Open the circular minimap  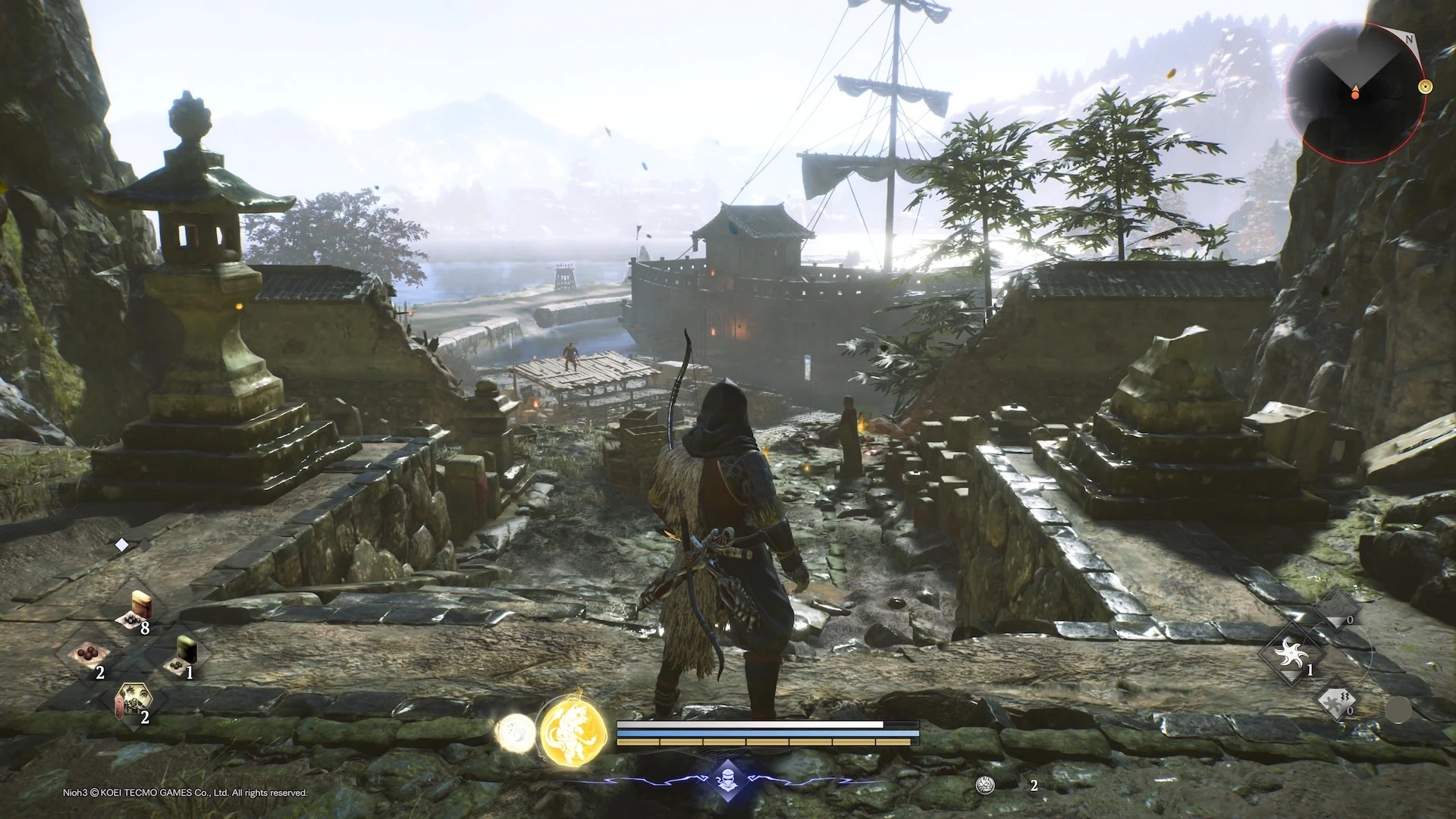pos(1354,93)
